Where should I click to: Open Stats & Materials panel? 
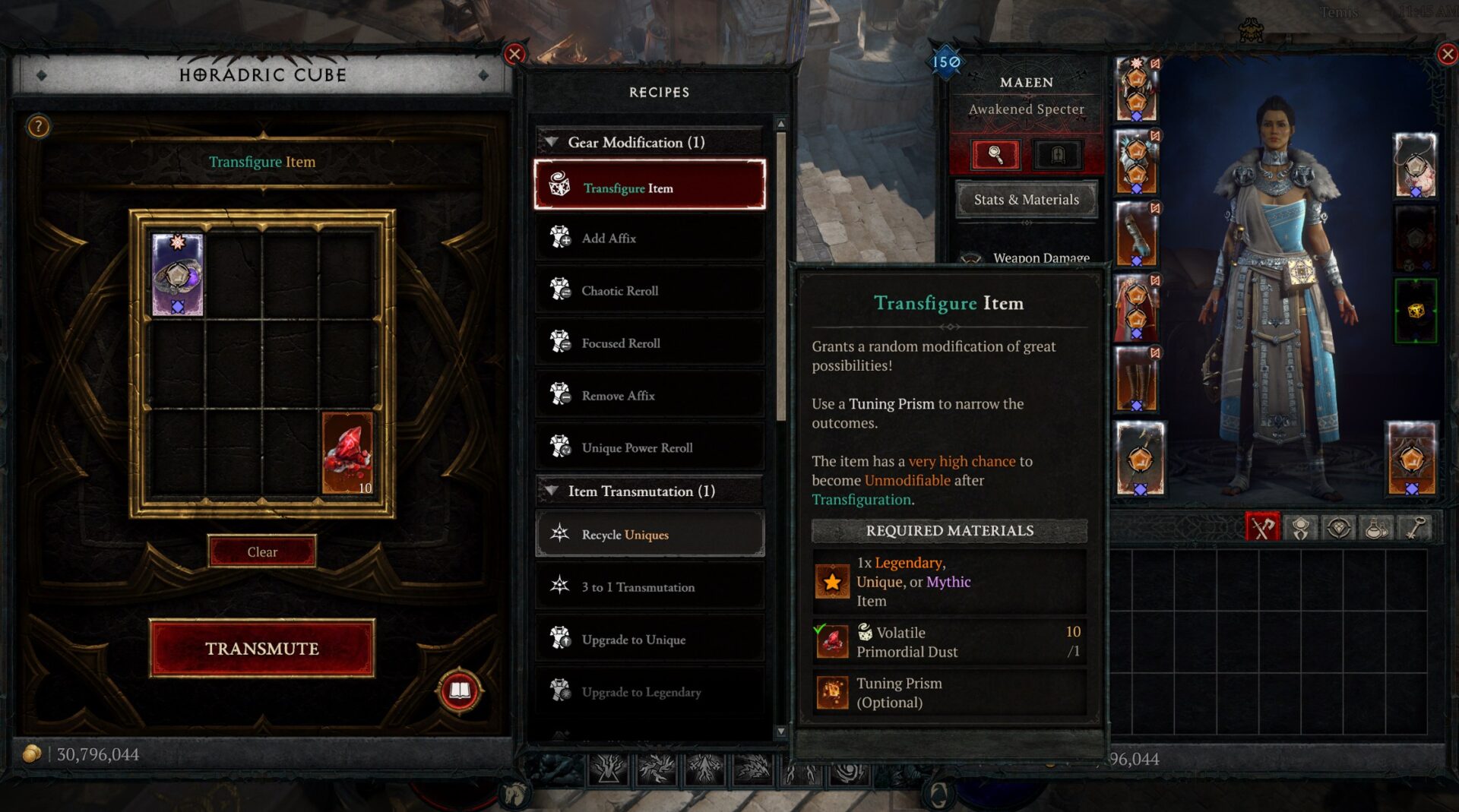point(1026,200)
